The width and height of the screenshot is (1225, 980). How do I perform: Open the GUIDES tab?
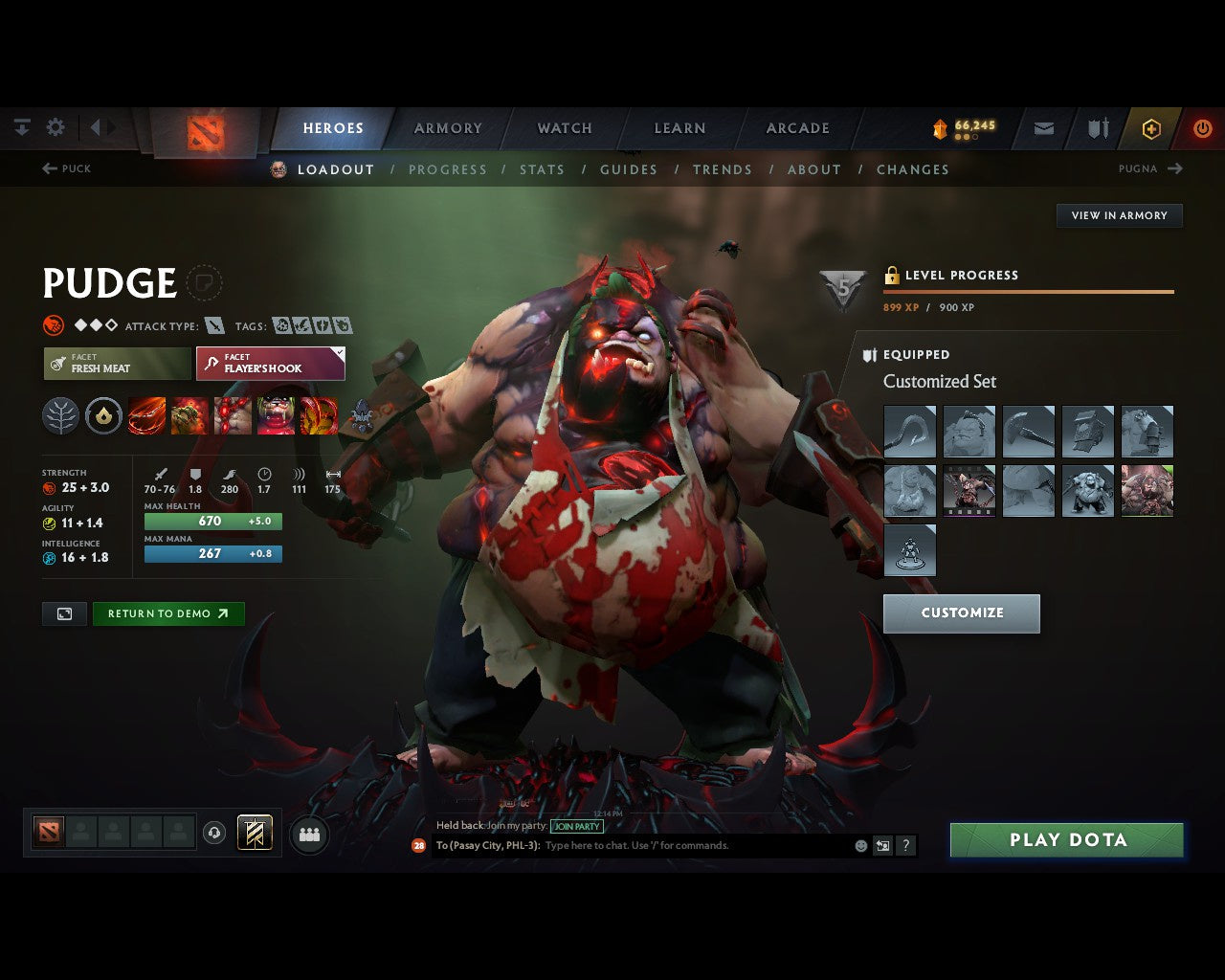[628, 169]
